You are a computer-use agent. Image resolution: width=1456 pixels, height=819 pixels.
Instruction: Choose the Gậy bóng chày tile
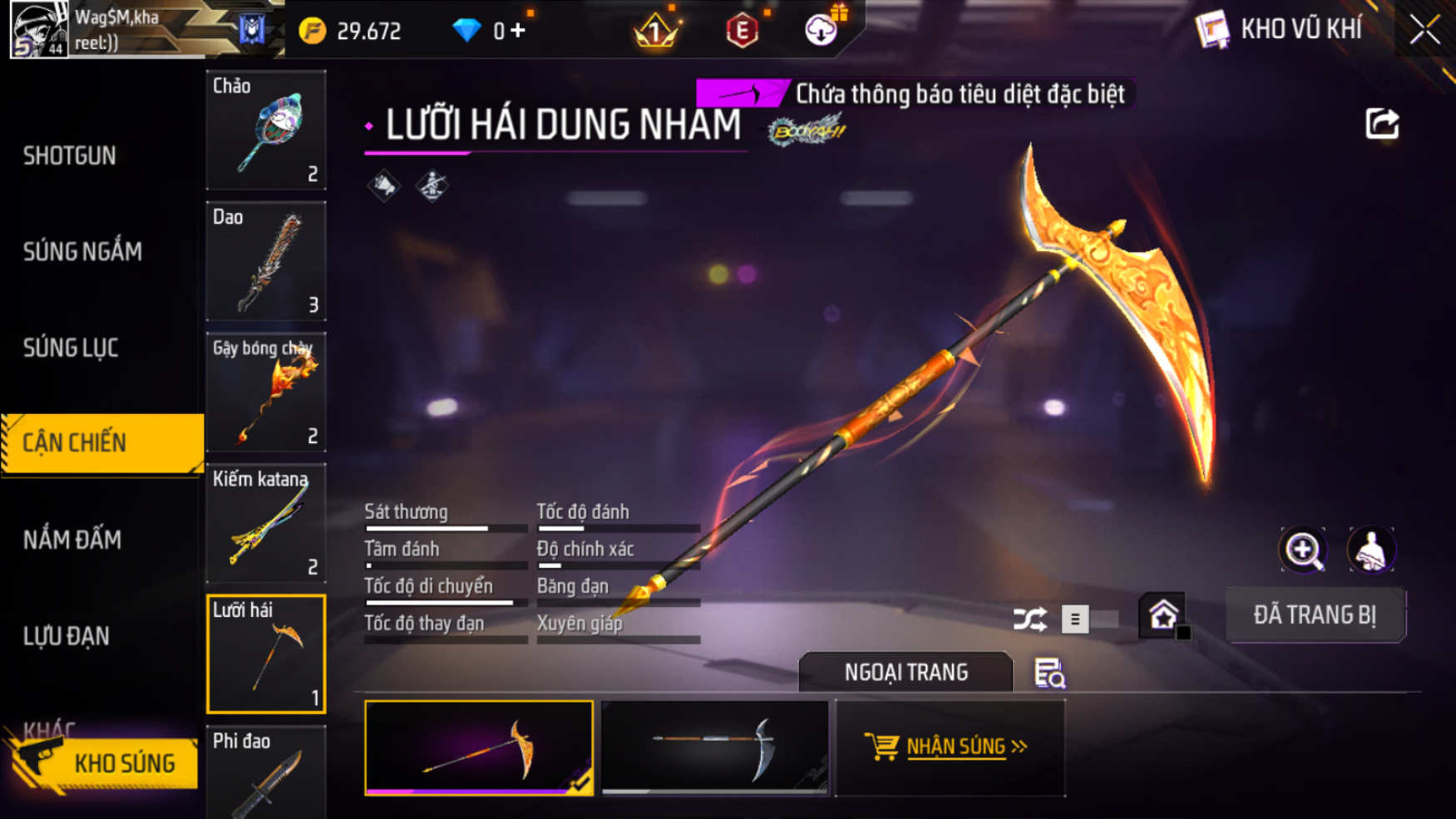click(x=266, y=392)
